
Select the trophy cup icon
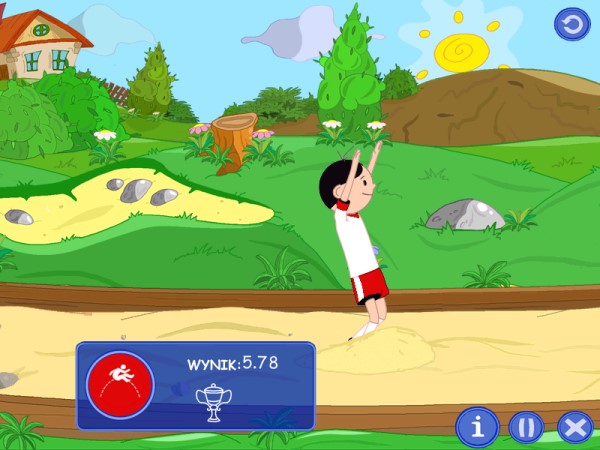(213, 401)
